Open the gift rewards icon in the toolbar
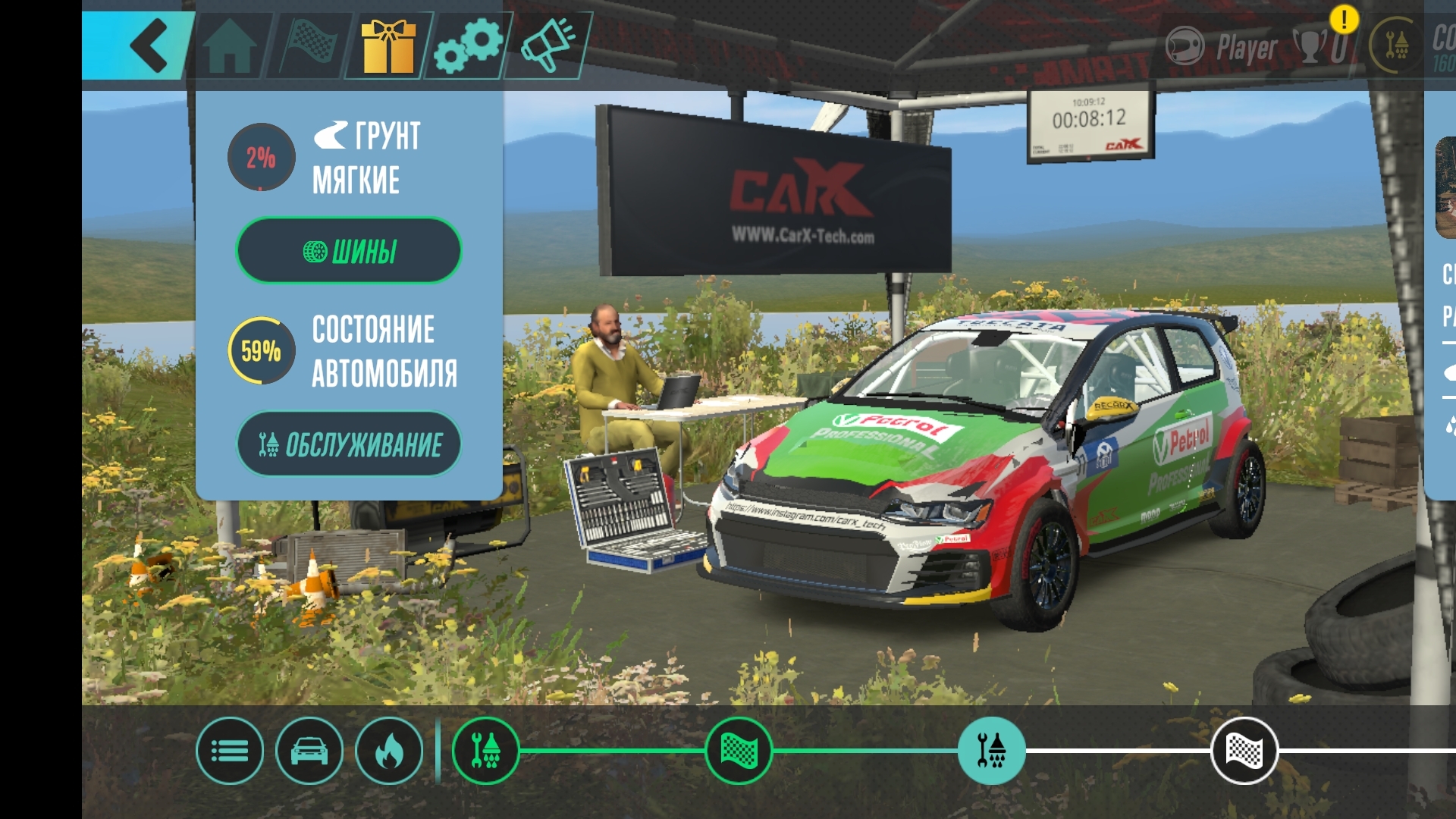This screenshot has height=819, width=1456. [x=388, y=44]
